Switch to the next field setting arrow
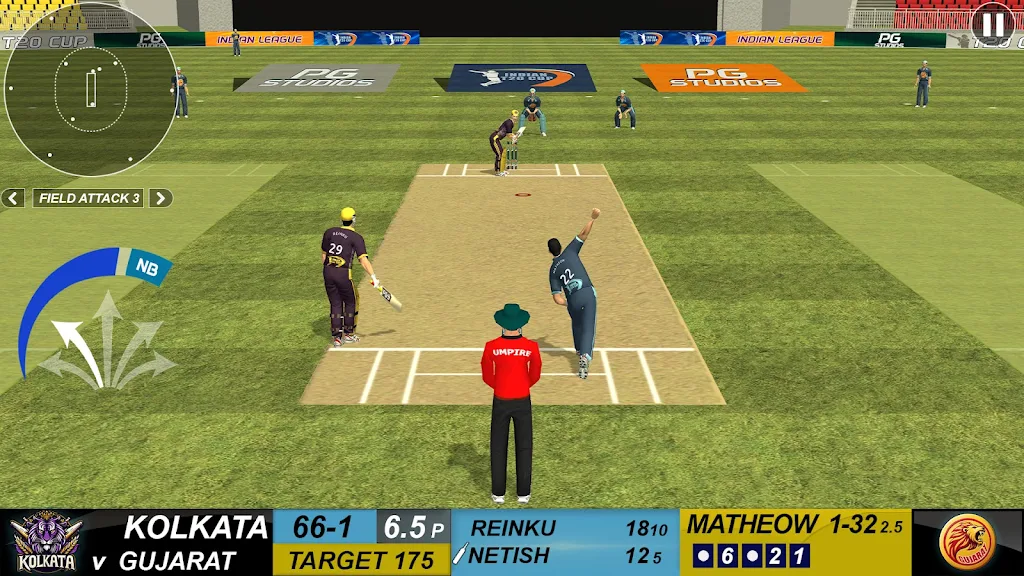Image resolution: width=1024 pixels, height=576 pixels. [x=161, y=198]
